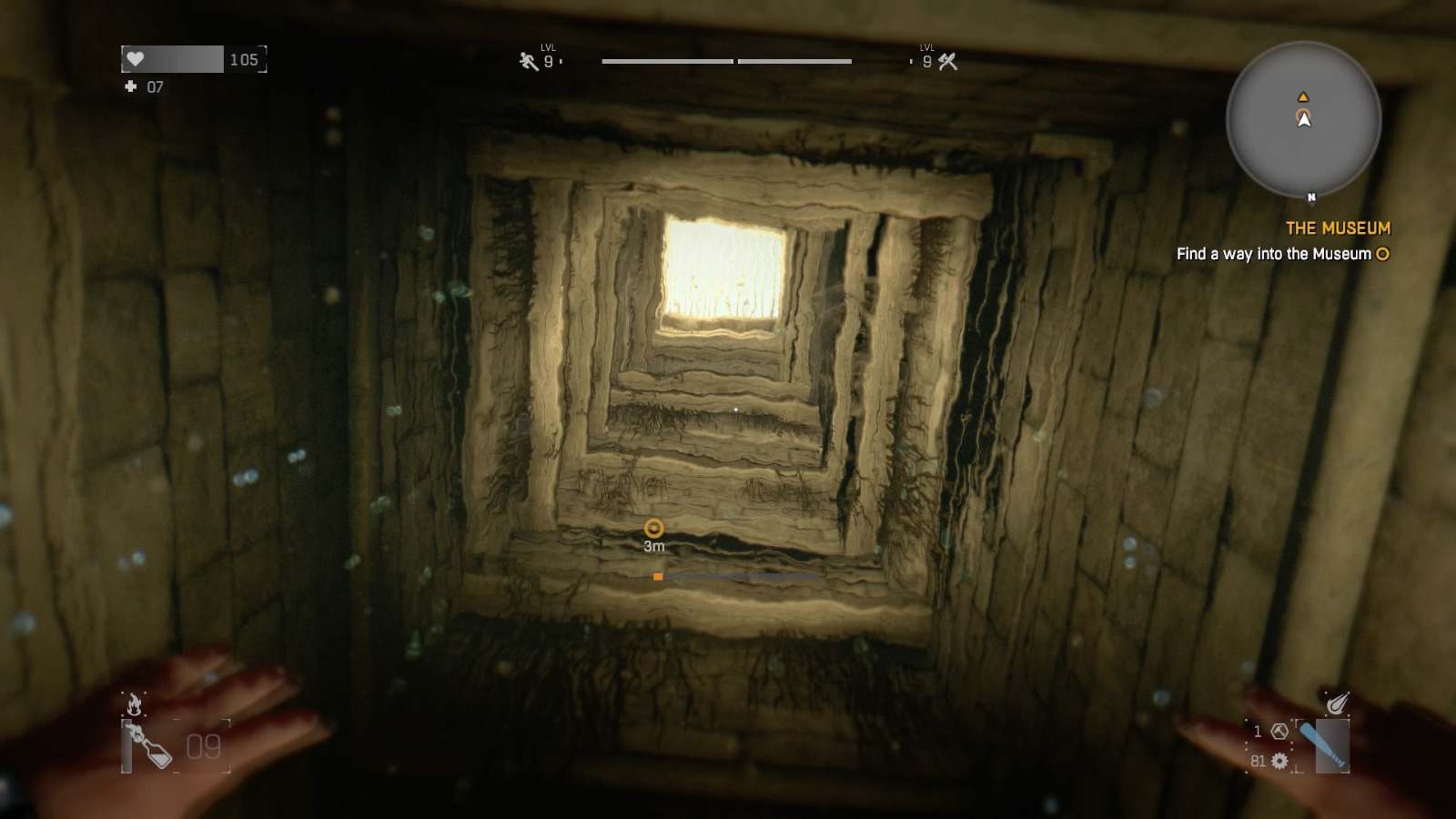Viewport: 1456px width, 819px height.
Task: Click the gear metal parts icon
Action: coord(1279,761)
